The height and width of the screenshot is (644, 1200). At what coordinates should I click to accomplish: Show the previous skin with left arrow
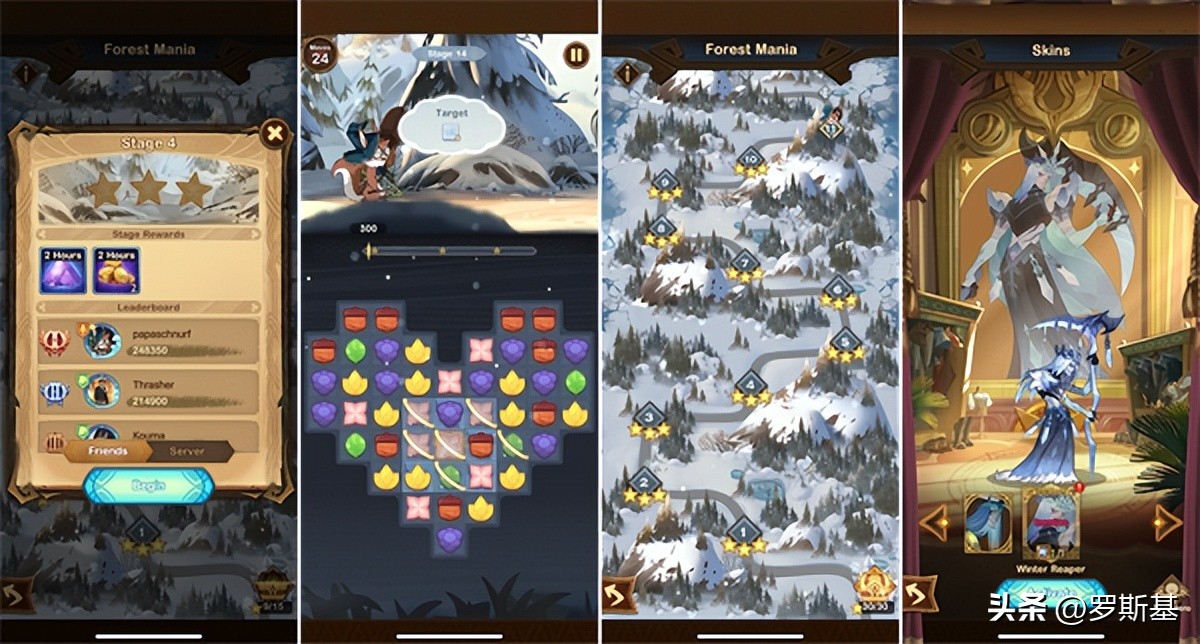tap(934, 521)
